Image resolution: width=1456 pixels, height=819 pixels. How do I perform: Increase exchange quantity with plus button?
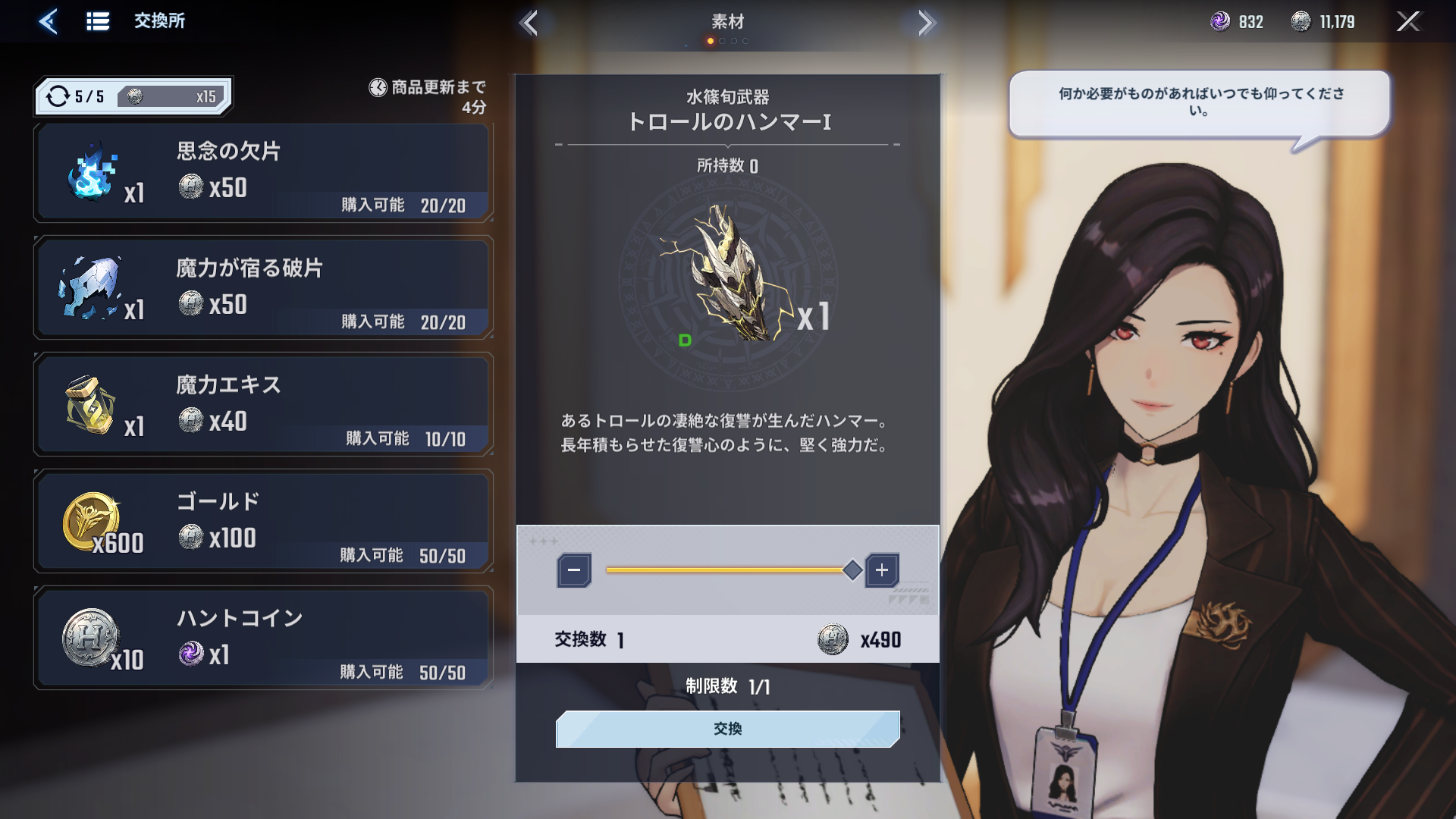[x=882, y=570]
